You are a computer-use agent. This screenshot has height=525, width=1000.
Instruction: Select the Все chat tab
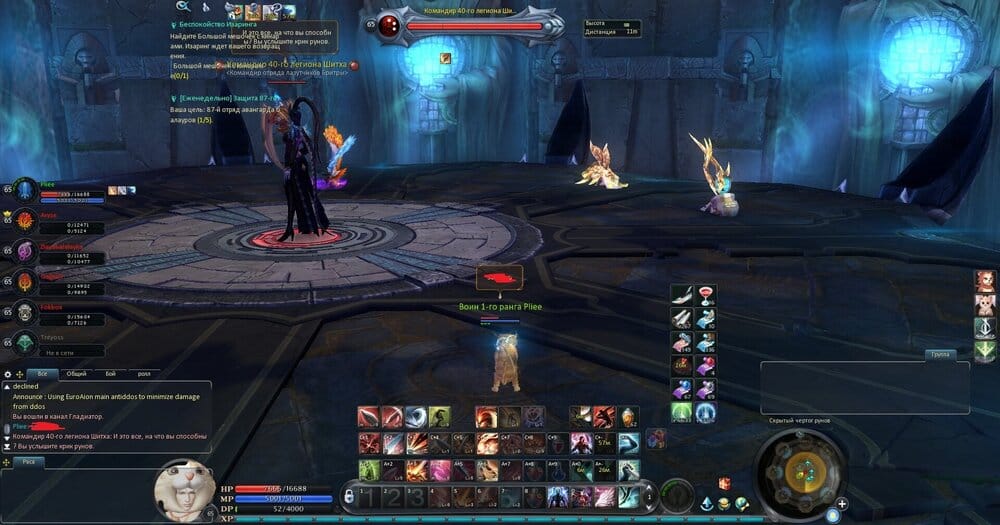tap(40, 373)
